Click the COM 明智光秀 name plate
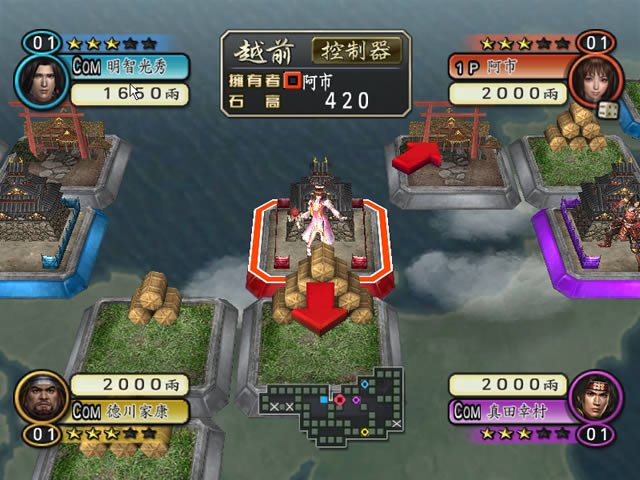Image resolution: width=640 pixels, height=480 pixels. [116, 67]
